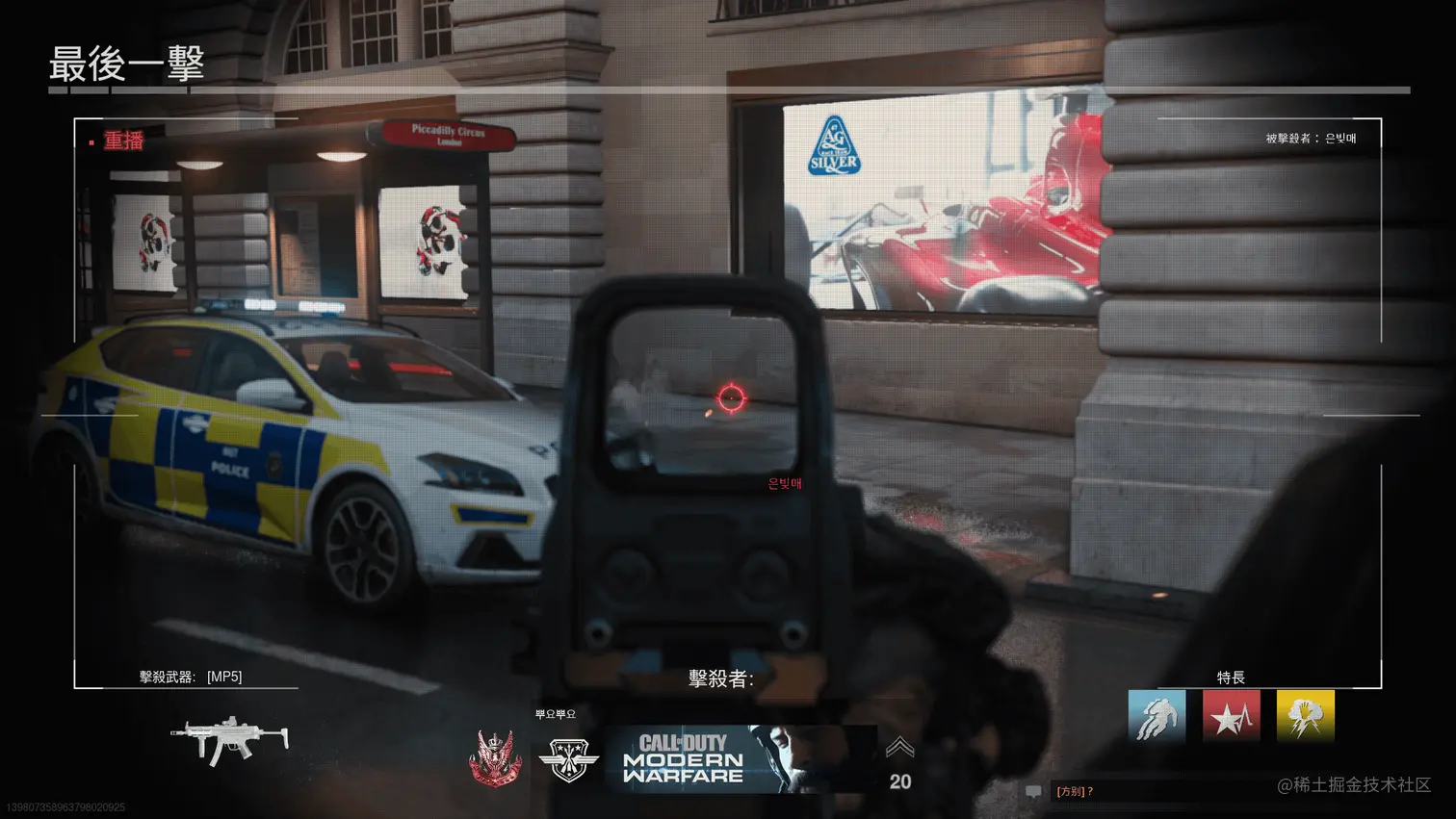Click the speech bubble chat icon
Screen dimensions: 1456x819
[1033, 792]
